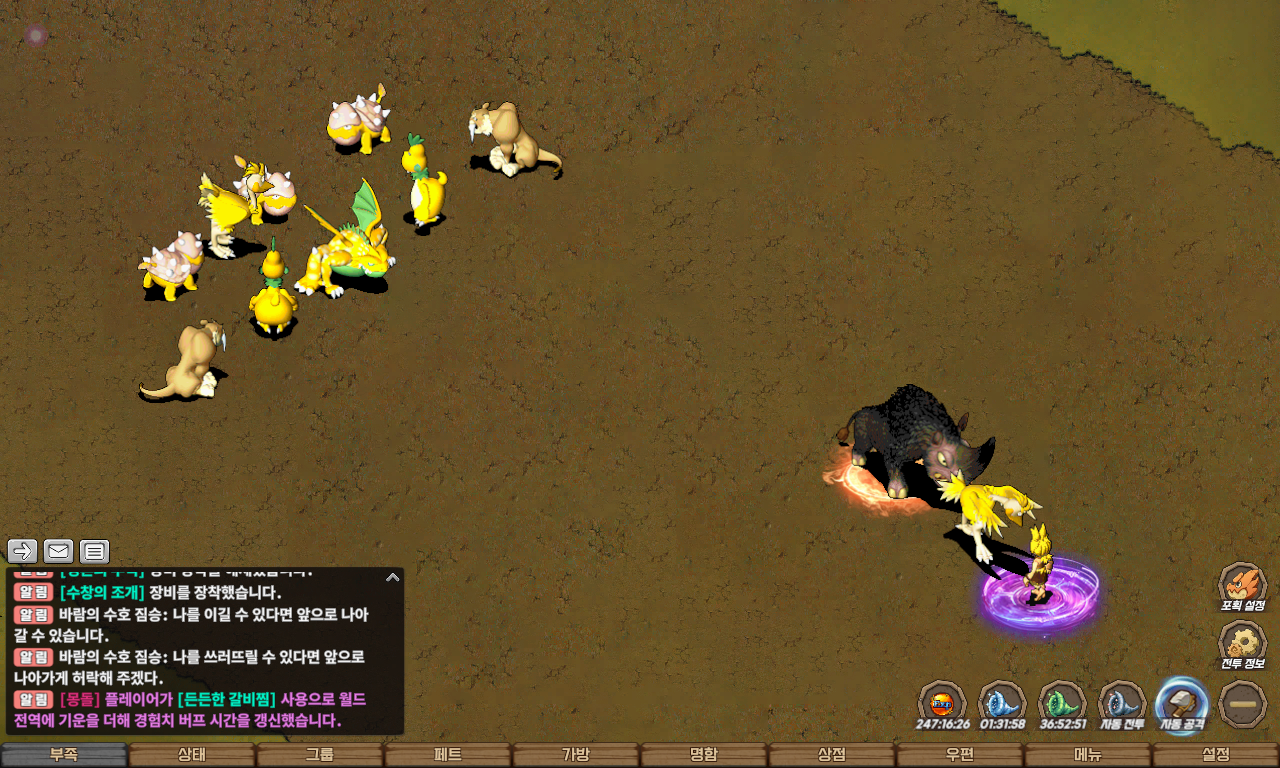Expand the chat log with the caret arrow
The height and width of the screenshot is (768, 1280).
click(393, 577)
